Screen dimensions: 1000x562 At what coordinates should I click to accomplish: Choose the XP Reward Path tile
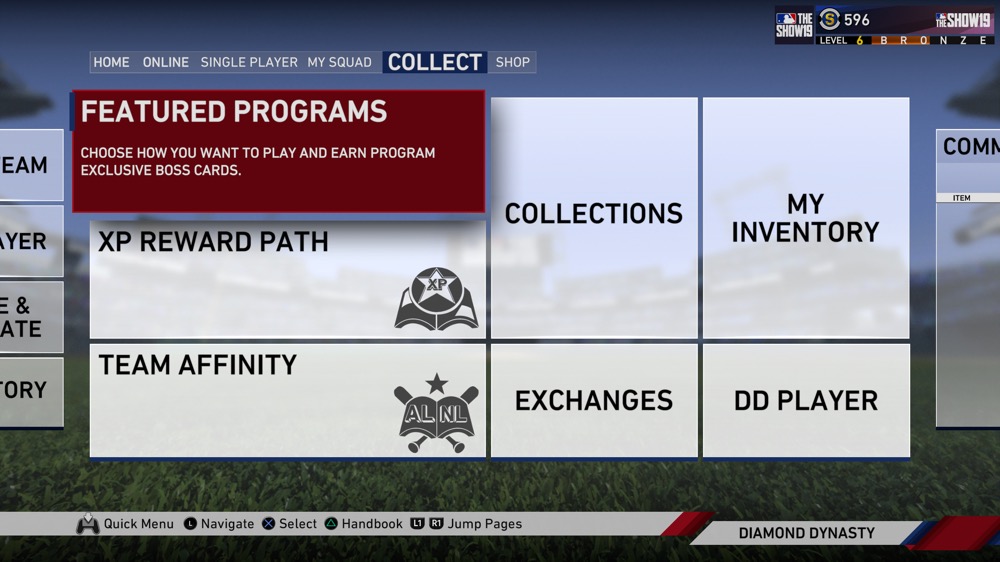click(288, 280)
